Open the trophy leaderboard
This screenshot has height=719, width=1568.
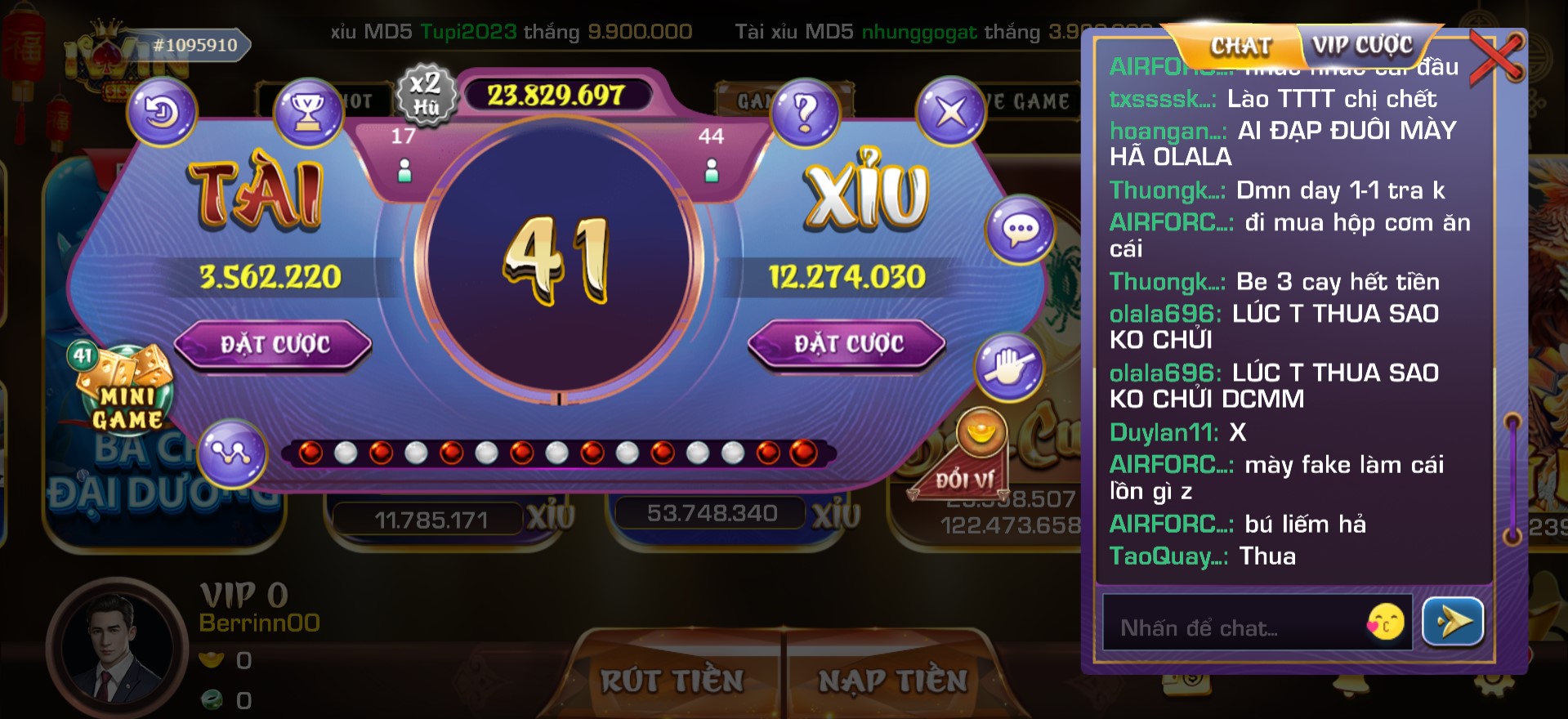307,112
